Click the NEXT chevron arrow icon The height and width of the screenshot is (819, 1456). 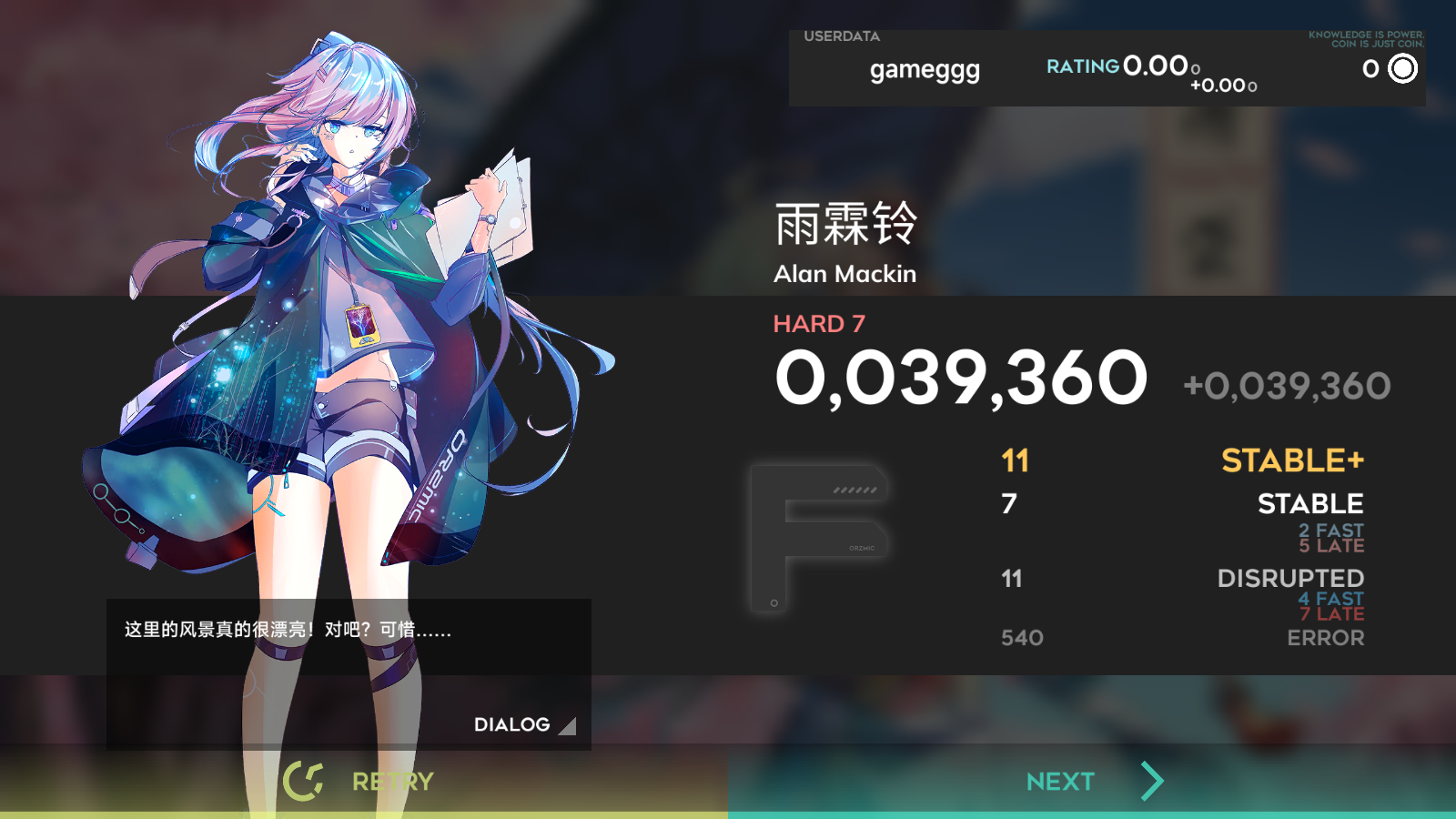(x=1150, y=780)
